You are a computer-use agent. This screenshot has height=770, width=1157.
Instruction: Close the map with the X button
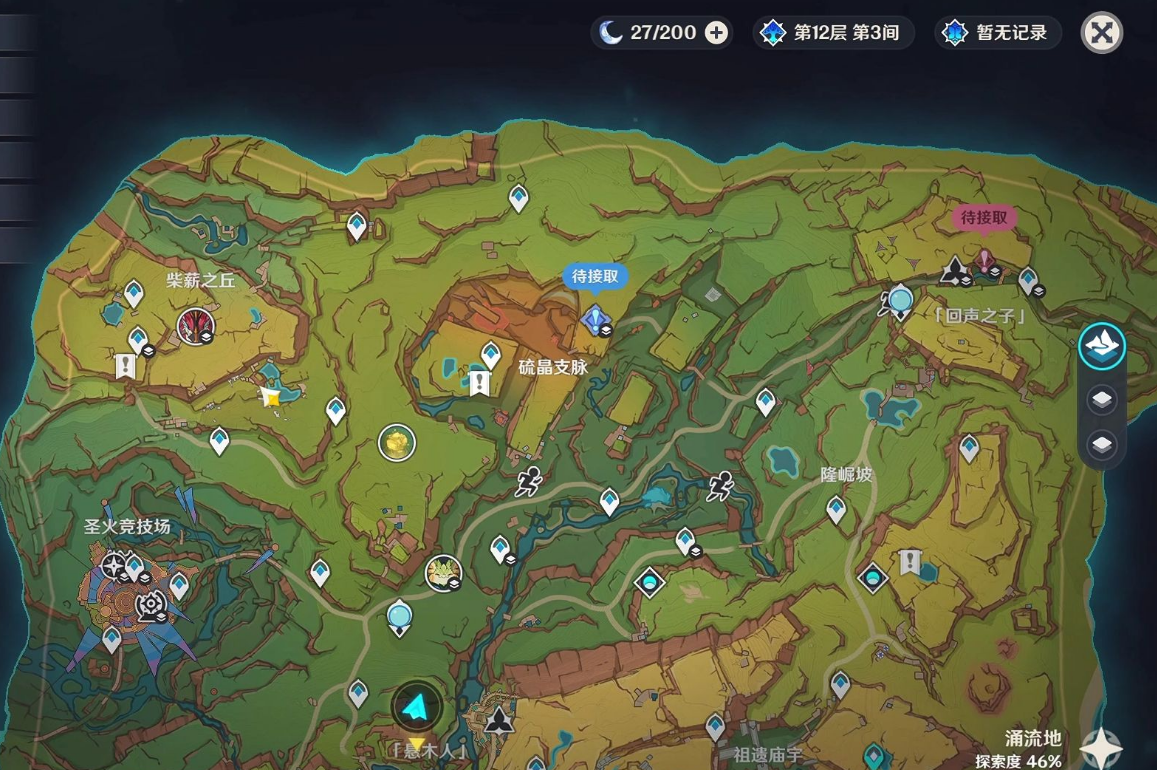tap(1101, 33)
